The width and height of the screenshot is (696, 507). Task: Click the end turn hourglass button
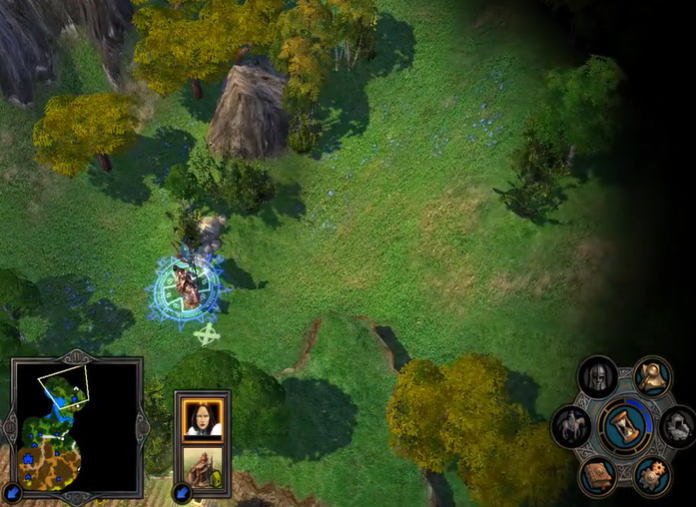[x=625, y=426]
